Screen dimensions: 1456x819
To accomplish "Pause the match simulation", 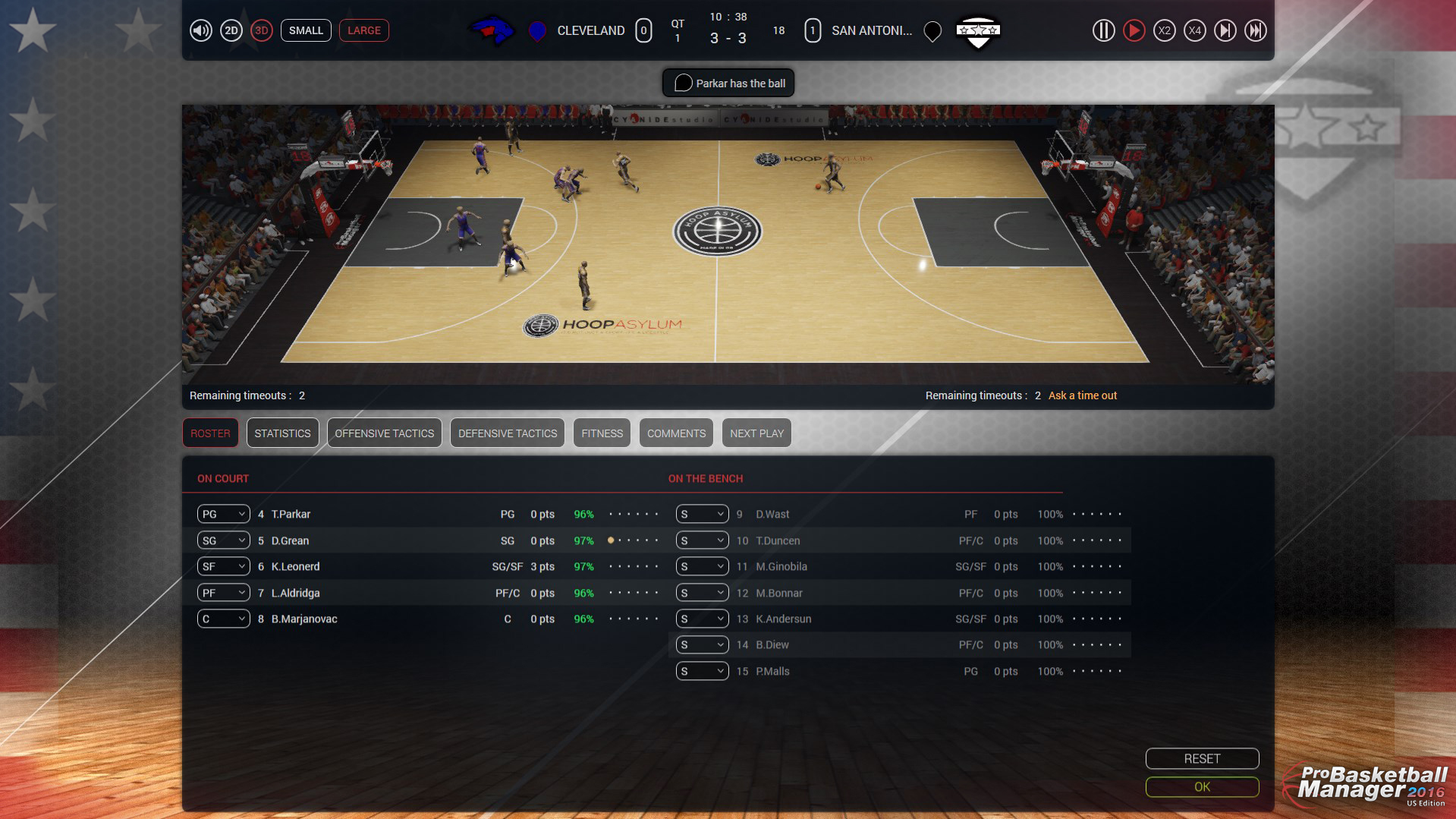I will coord(1103,30).
